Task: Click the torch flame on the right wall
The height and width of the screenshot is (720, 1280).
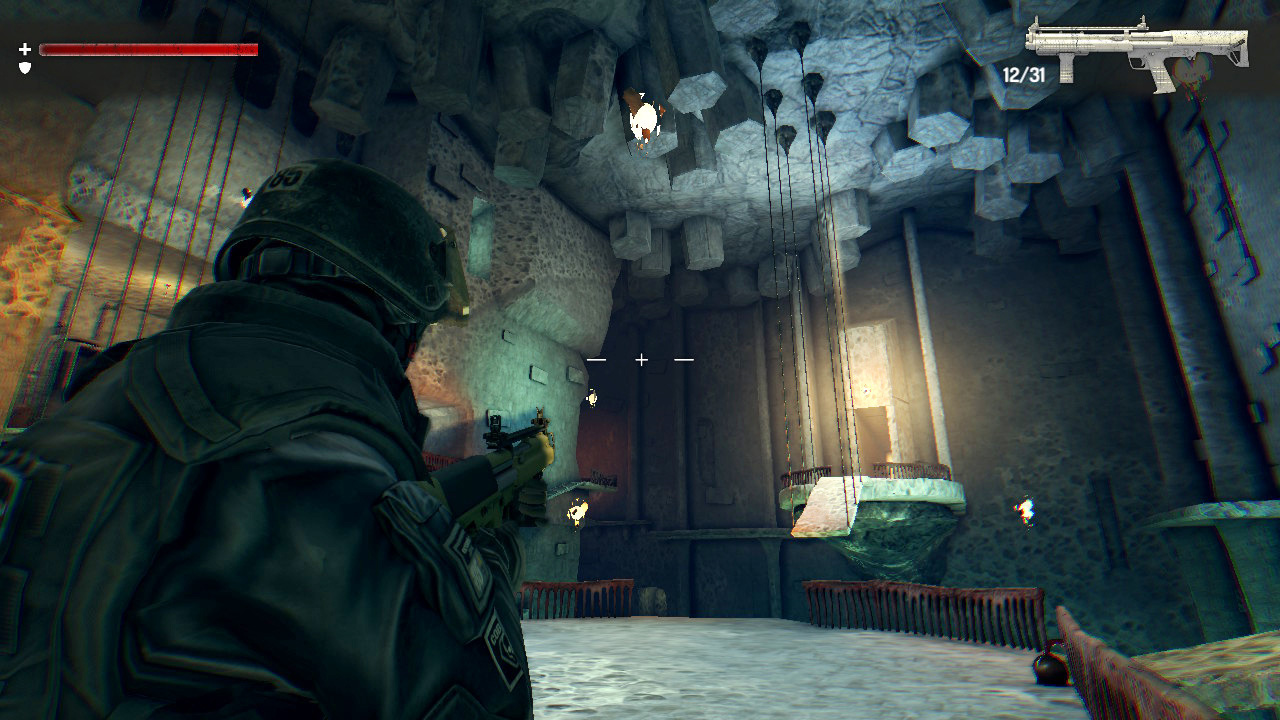Action: [1027, 512]
